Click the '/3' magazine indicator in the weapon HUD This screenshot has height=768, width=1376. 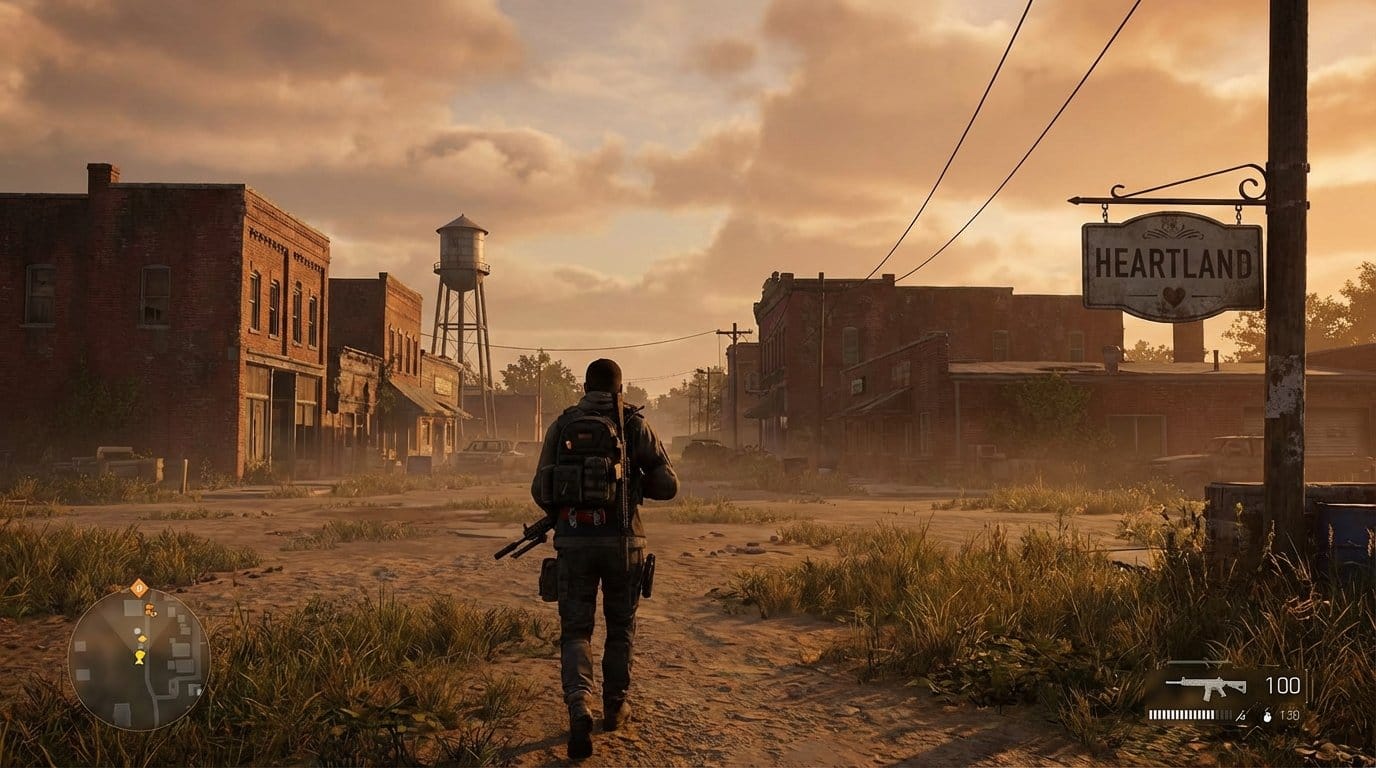click(1241, 715)
